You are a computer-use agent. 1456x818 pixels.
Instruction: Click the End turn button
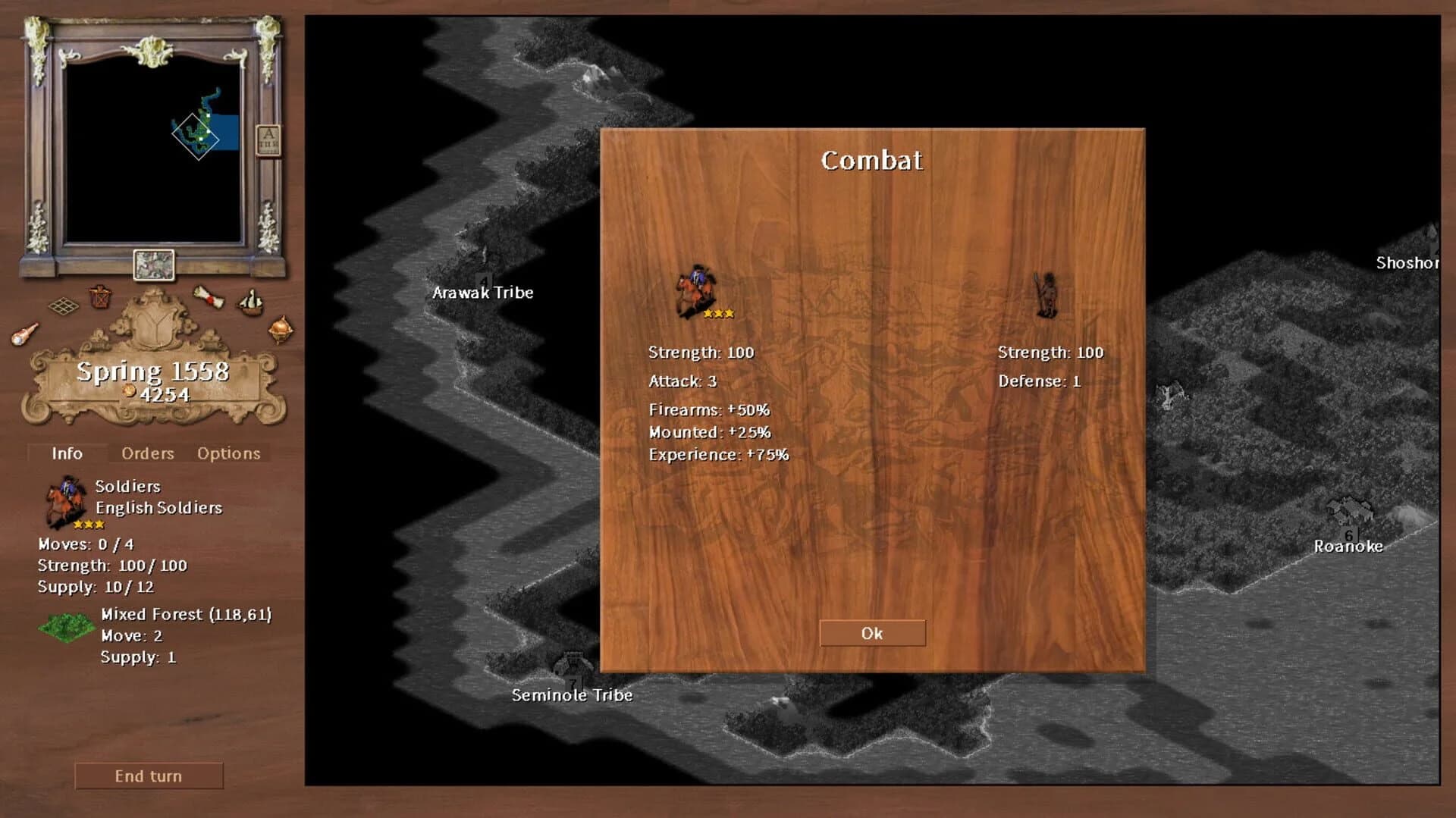pos(149,776)
